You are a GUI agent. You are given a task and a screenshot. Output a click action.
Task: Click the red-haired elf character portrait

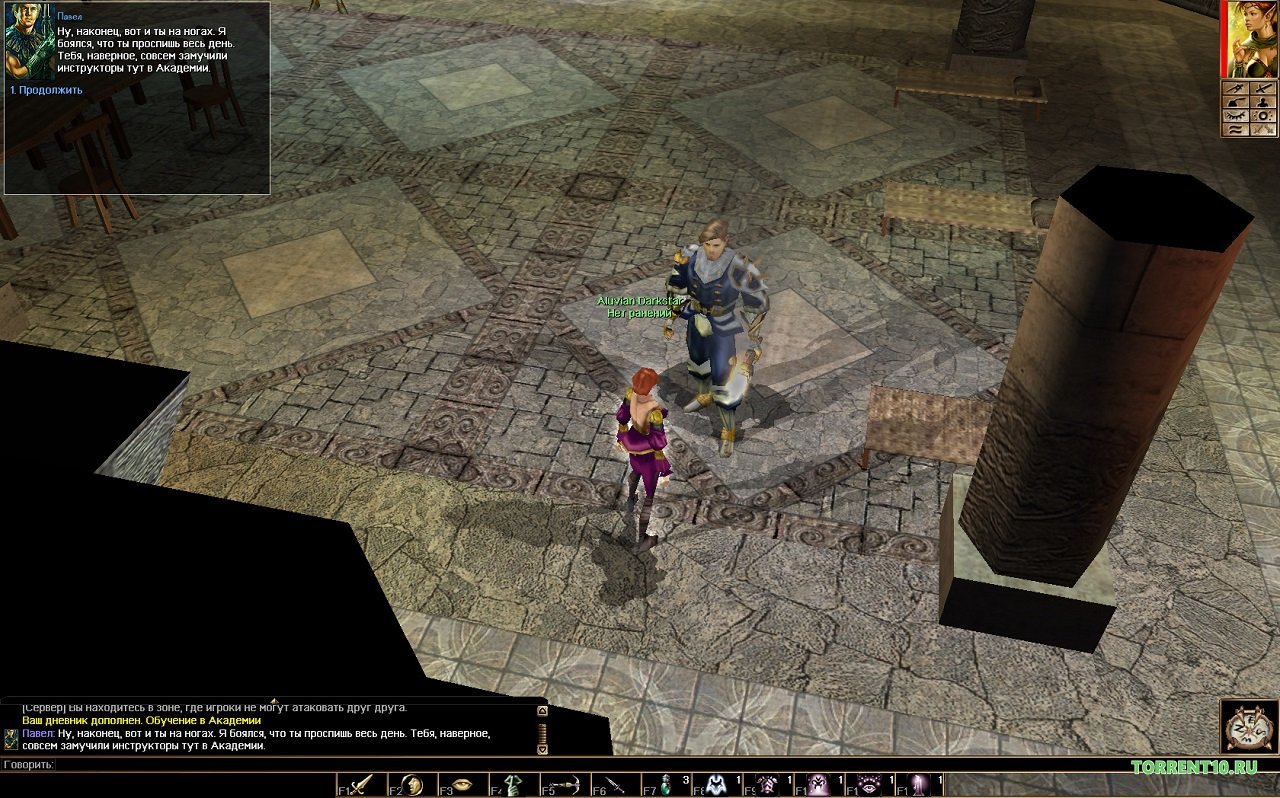pyautogui.click(x=1249, y=38)
